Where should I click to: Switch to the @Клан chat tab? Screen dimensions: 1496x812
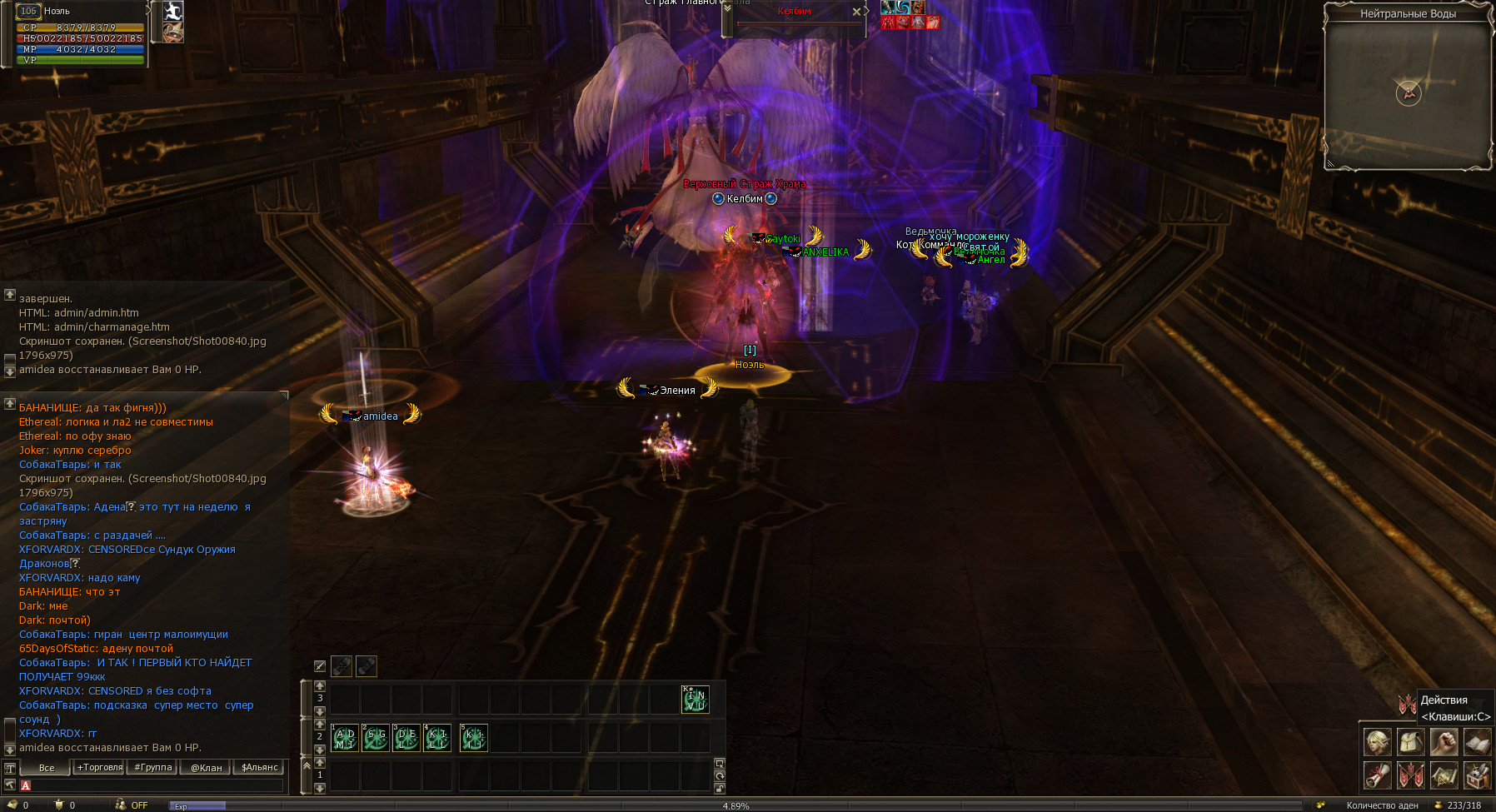pos(207,768)
